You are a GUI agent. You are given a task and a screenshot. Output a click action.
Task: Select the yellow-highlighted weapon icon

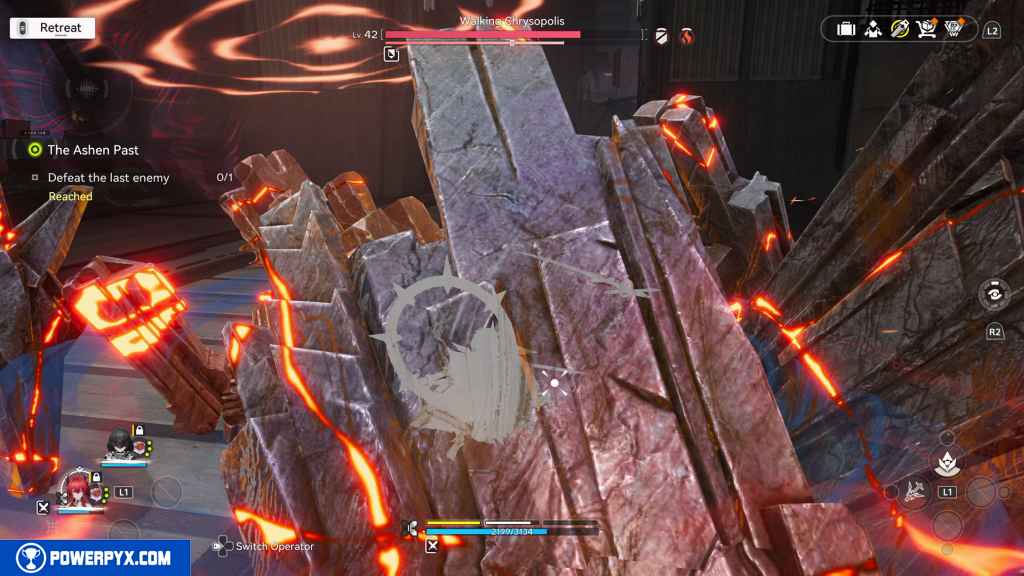coord(900,30)
